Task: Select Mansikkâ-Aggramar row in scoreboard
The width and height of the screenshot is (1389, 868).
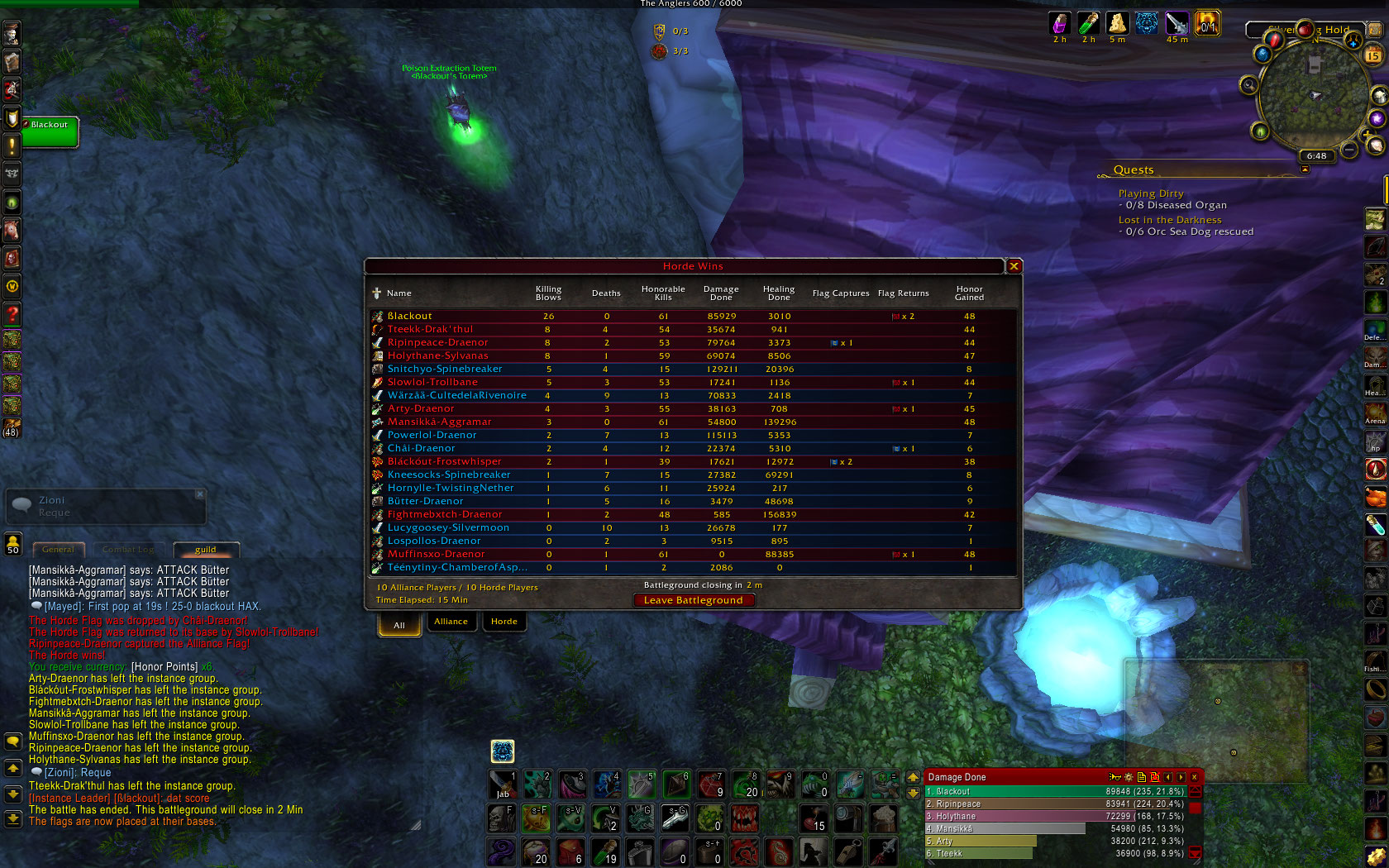Action: [x=439, y=422]
